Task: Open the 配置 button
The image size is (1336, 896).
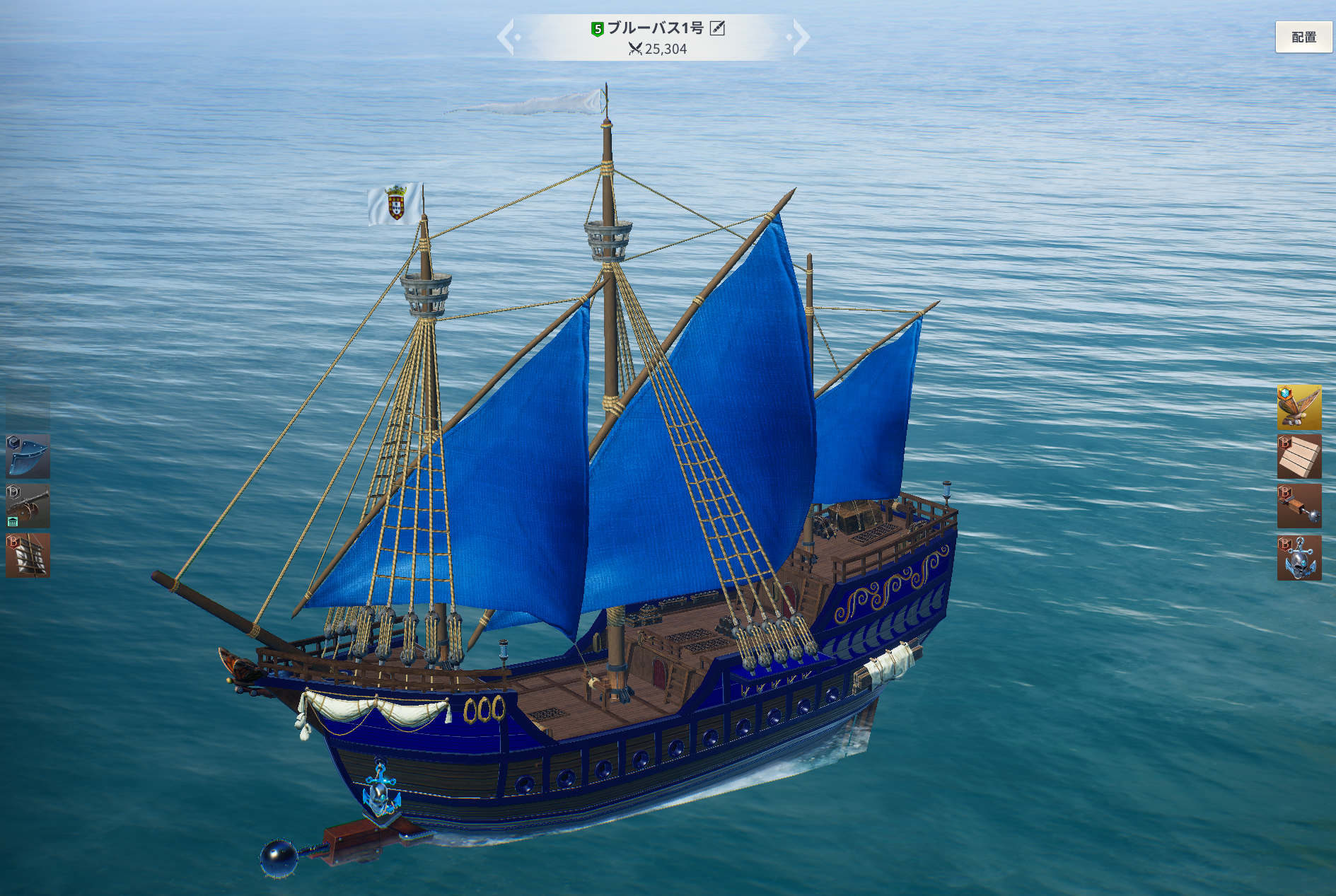Action: 1303,37
